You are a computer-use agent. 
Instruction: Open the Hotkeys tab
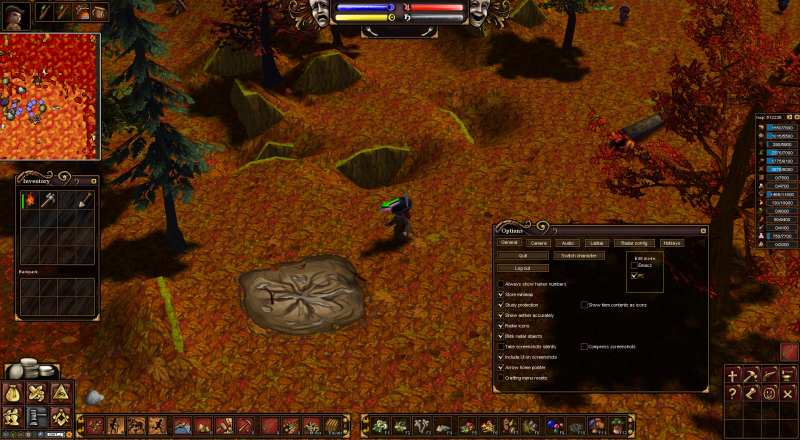click(672, 242)
